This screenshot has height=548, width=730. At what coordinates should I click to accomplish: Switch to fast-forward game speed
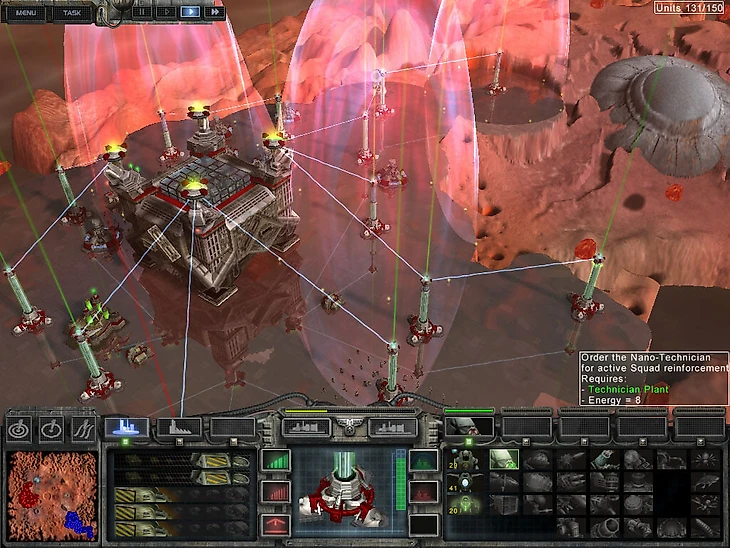coord(214,11)
